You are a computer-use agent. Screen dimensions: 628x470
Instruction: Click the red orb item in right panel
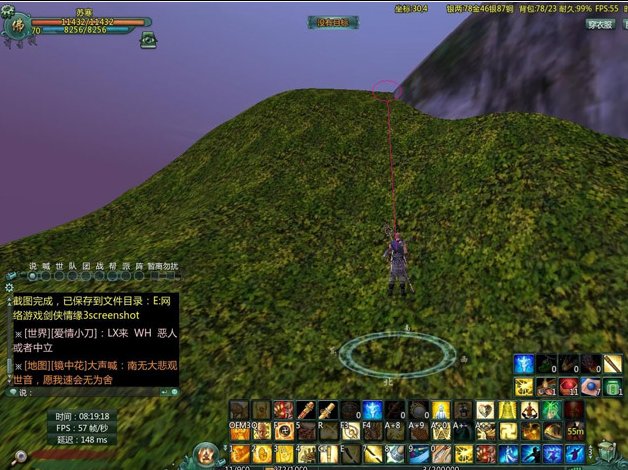[x=568, y=387]
